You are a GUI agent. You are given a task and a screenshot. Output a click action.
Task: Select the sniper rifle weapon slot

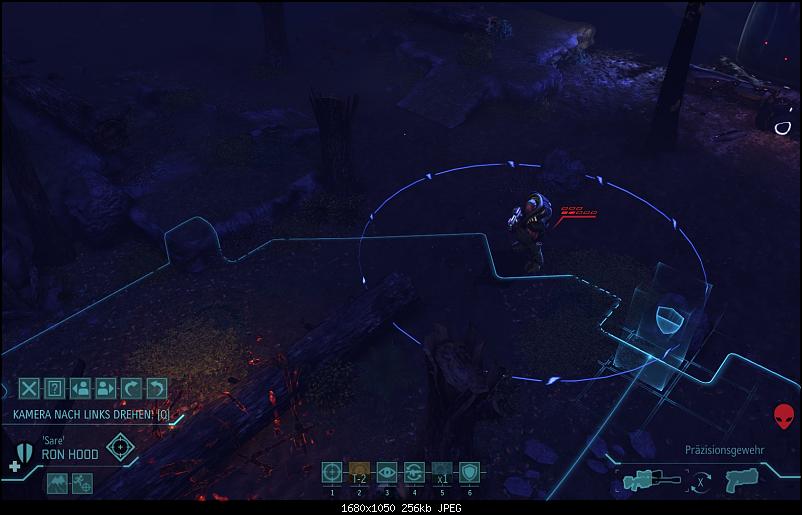pos(650,480)
